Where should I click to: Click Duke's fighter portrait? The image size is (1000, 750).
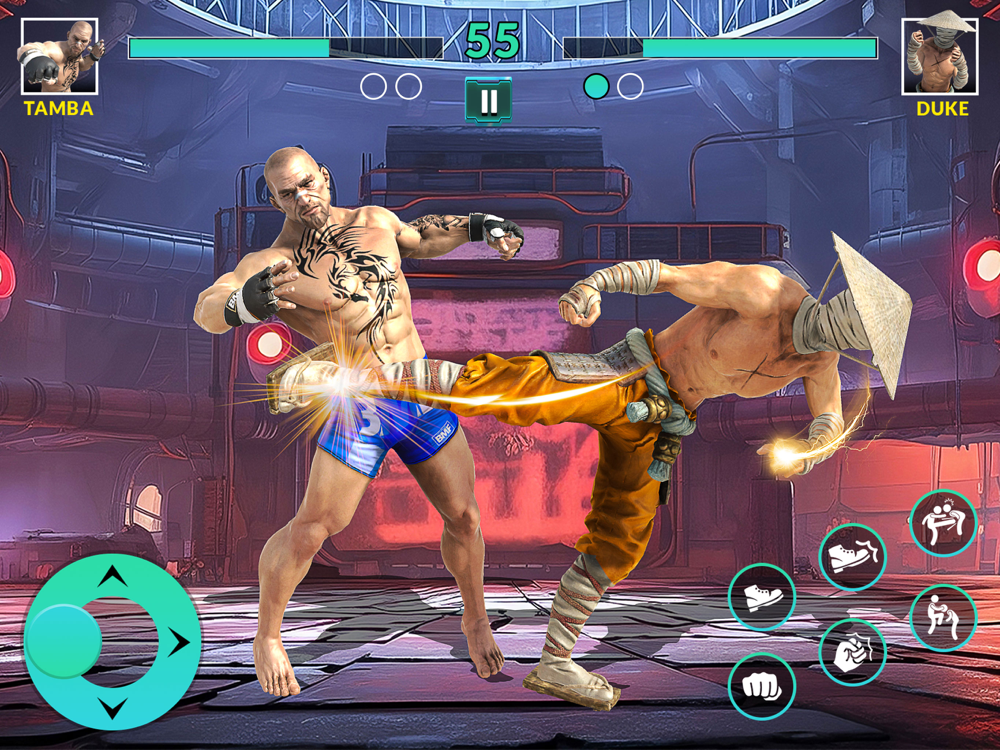coord(940,56)
